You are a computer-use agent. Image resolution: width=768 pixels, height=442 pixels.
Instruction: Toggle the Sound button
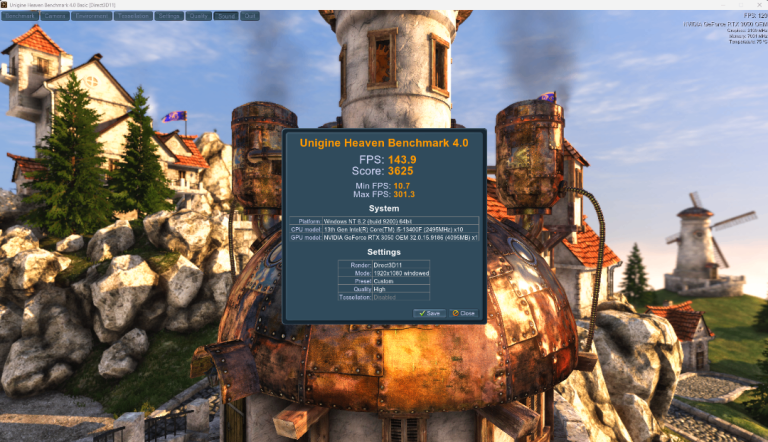(x=227, y=16)
